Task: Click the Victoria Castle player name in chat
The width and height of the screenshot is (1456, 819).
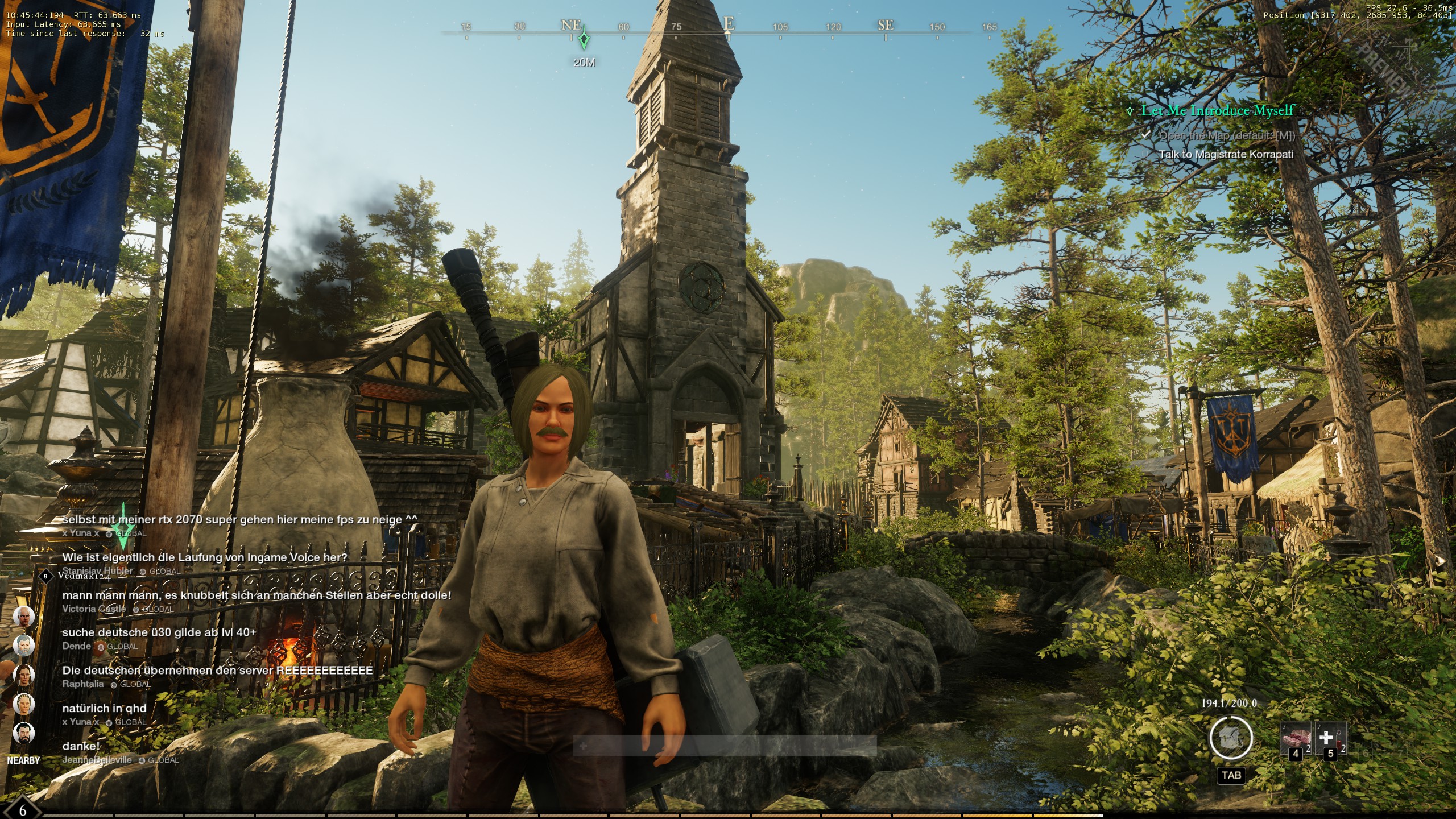Action: tap(94, 609)
